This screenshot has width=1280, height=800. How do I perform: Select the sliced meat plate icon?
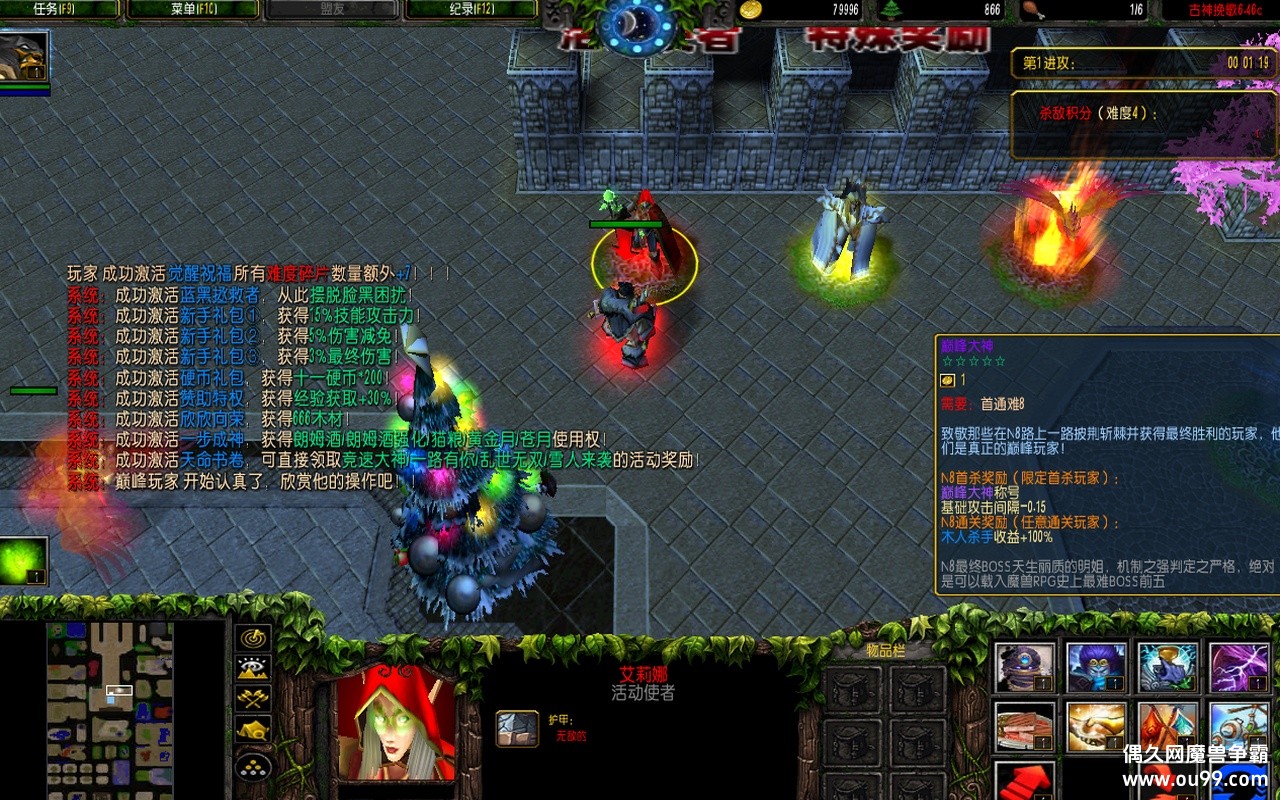(1025, 727)
